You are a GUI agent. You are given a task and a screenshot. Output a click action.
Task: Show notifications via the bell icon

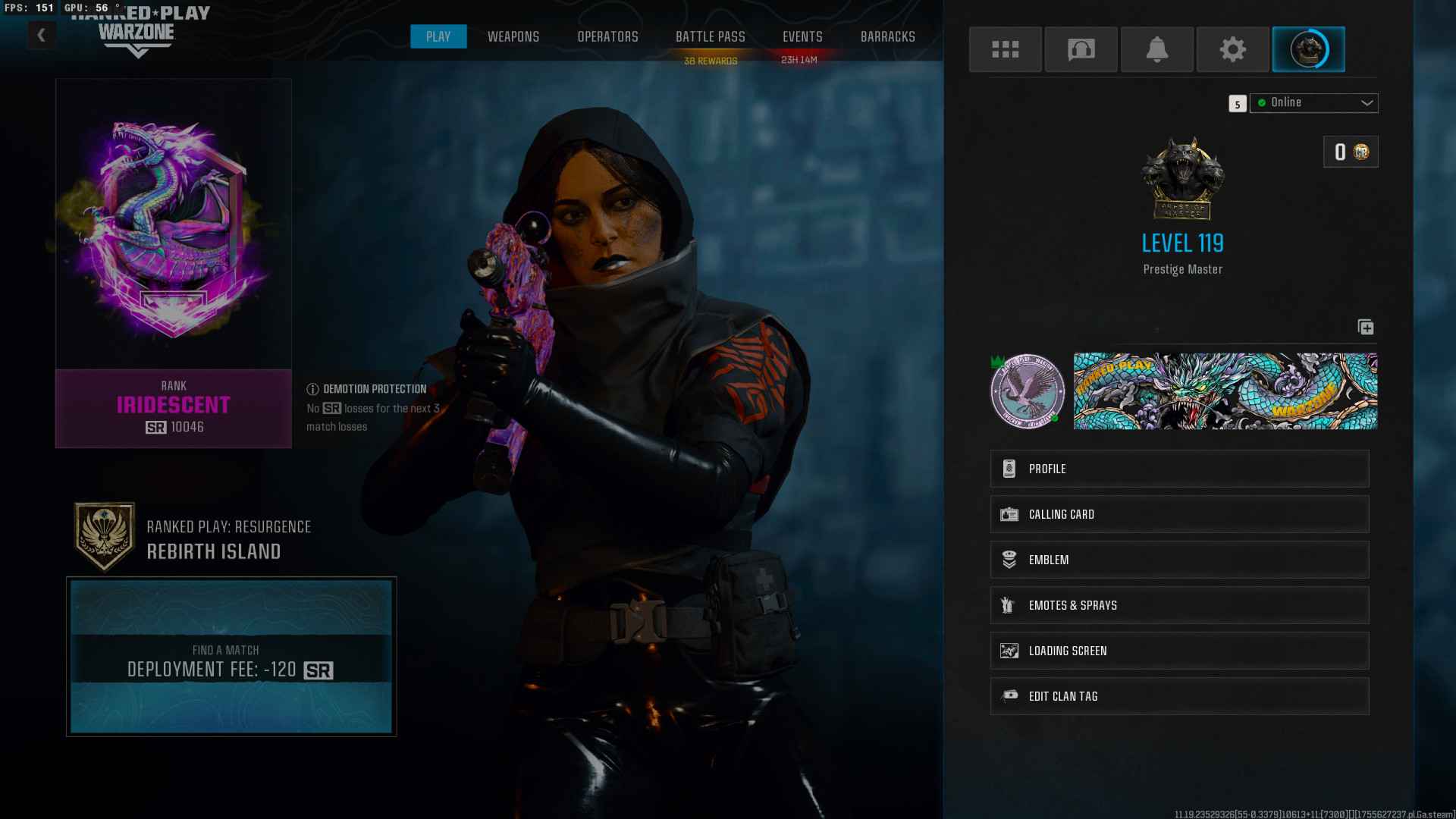coord(1156,49)
